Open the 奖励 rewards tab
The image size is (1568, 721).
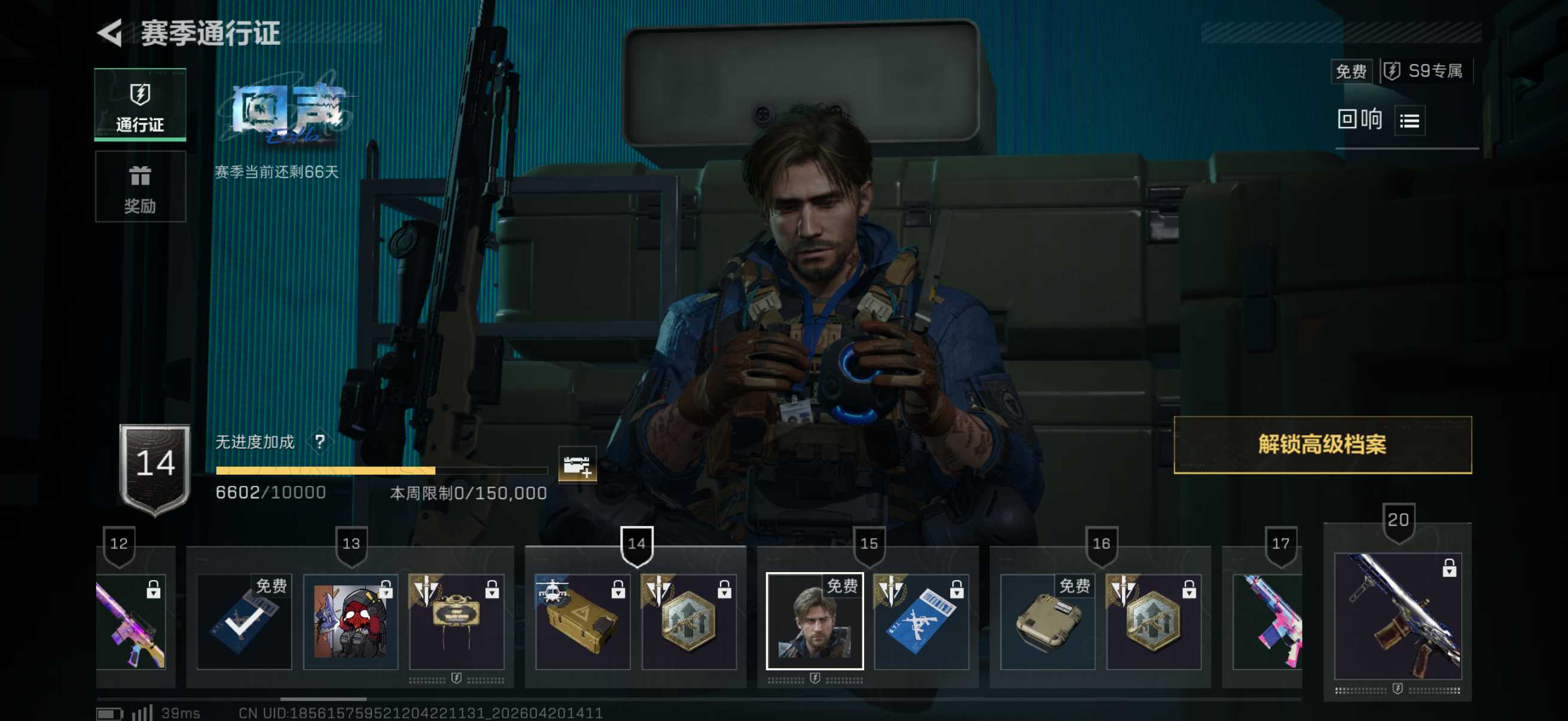pyautogui.click(x=140, y=187)
